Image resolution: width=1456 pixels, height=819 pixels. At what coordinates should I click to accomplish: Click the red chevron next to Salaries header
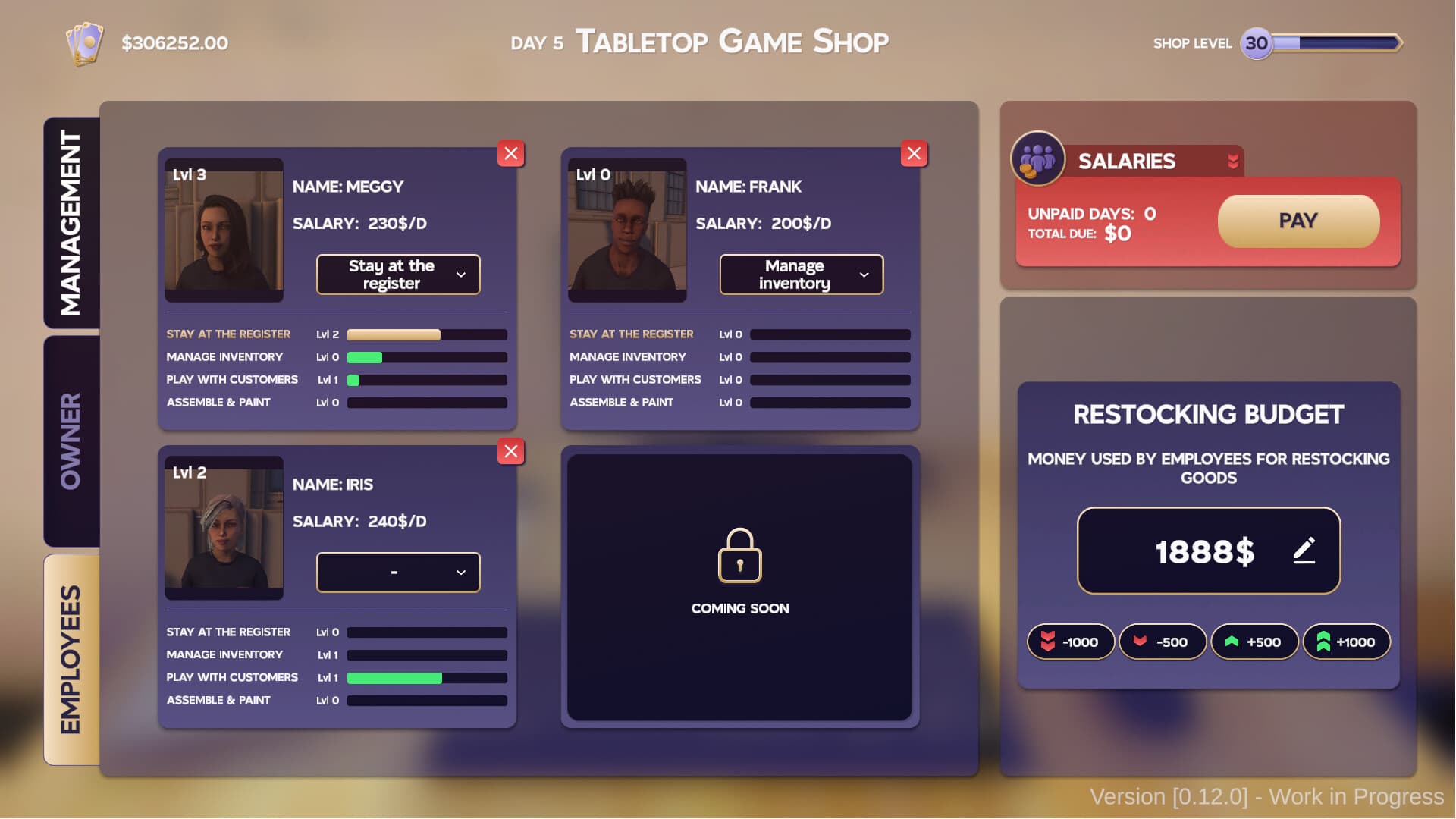click(1232, 160)
